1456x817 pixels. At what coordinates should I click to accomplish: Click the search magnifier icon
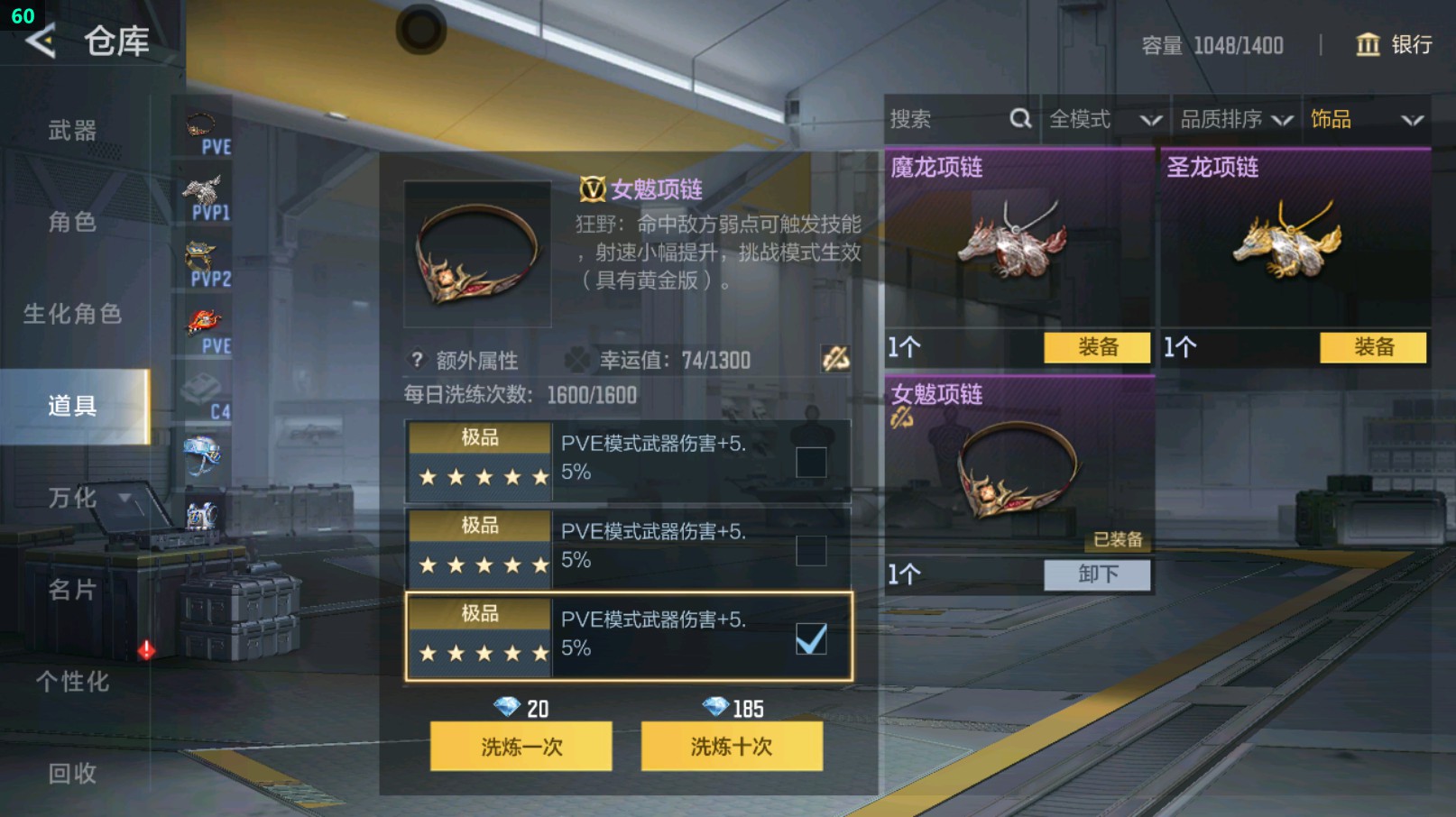(x=1020, y=118)
